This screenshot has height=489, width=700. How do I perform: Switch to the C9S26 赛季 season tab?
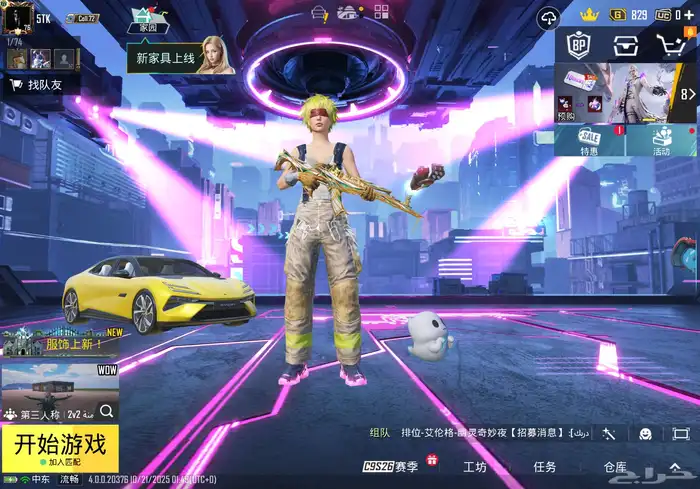tap(392, 467)
